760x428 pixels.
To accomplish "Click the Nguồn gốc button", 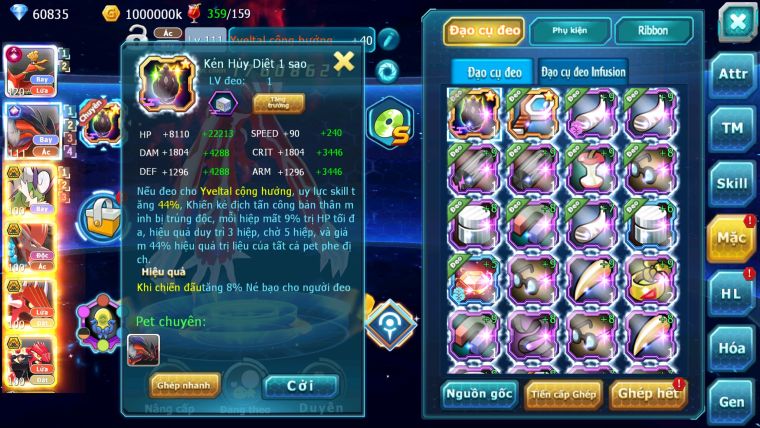I will coord(479,394).
